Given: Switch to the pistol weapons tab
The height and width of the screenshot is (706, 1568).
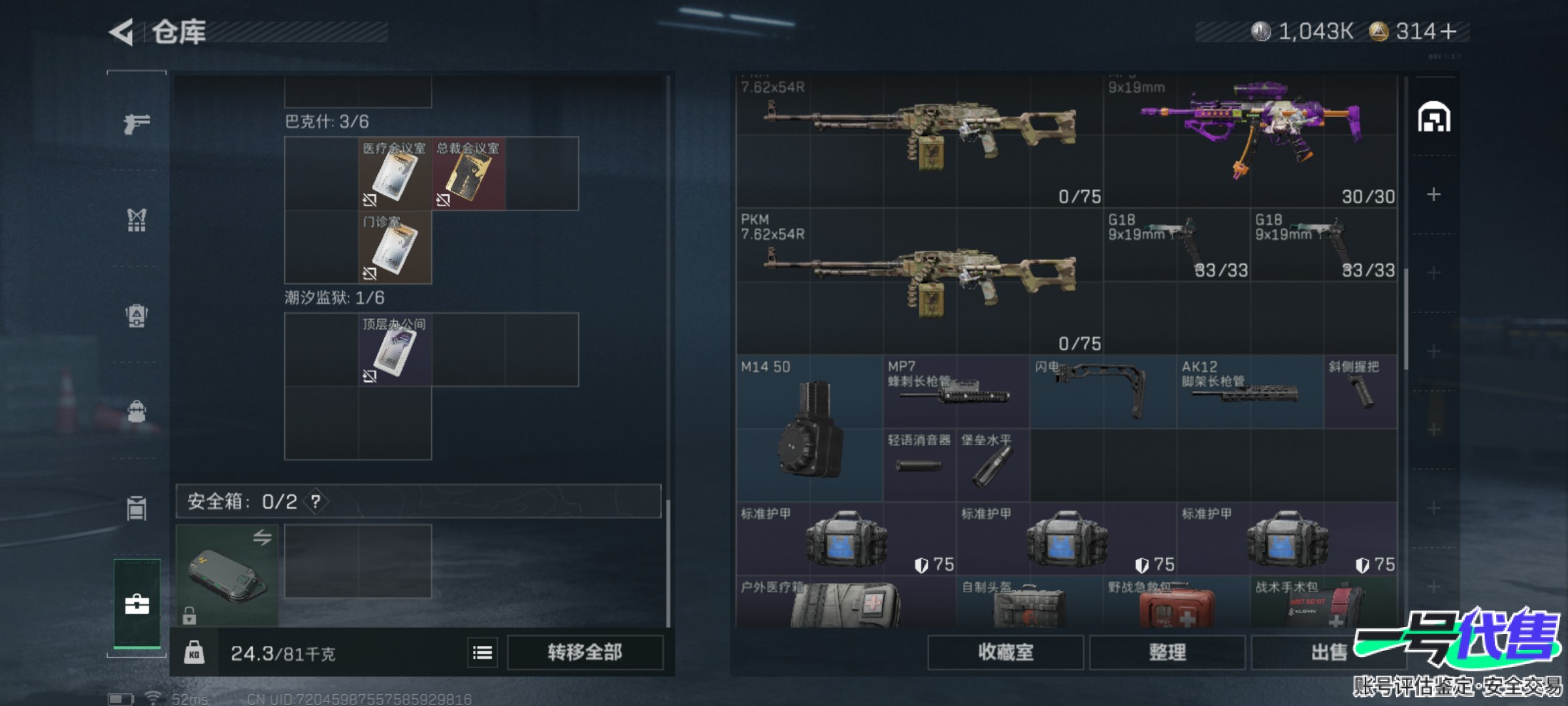Looking at the screenshot, I should 137,123.
